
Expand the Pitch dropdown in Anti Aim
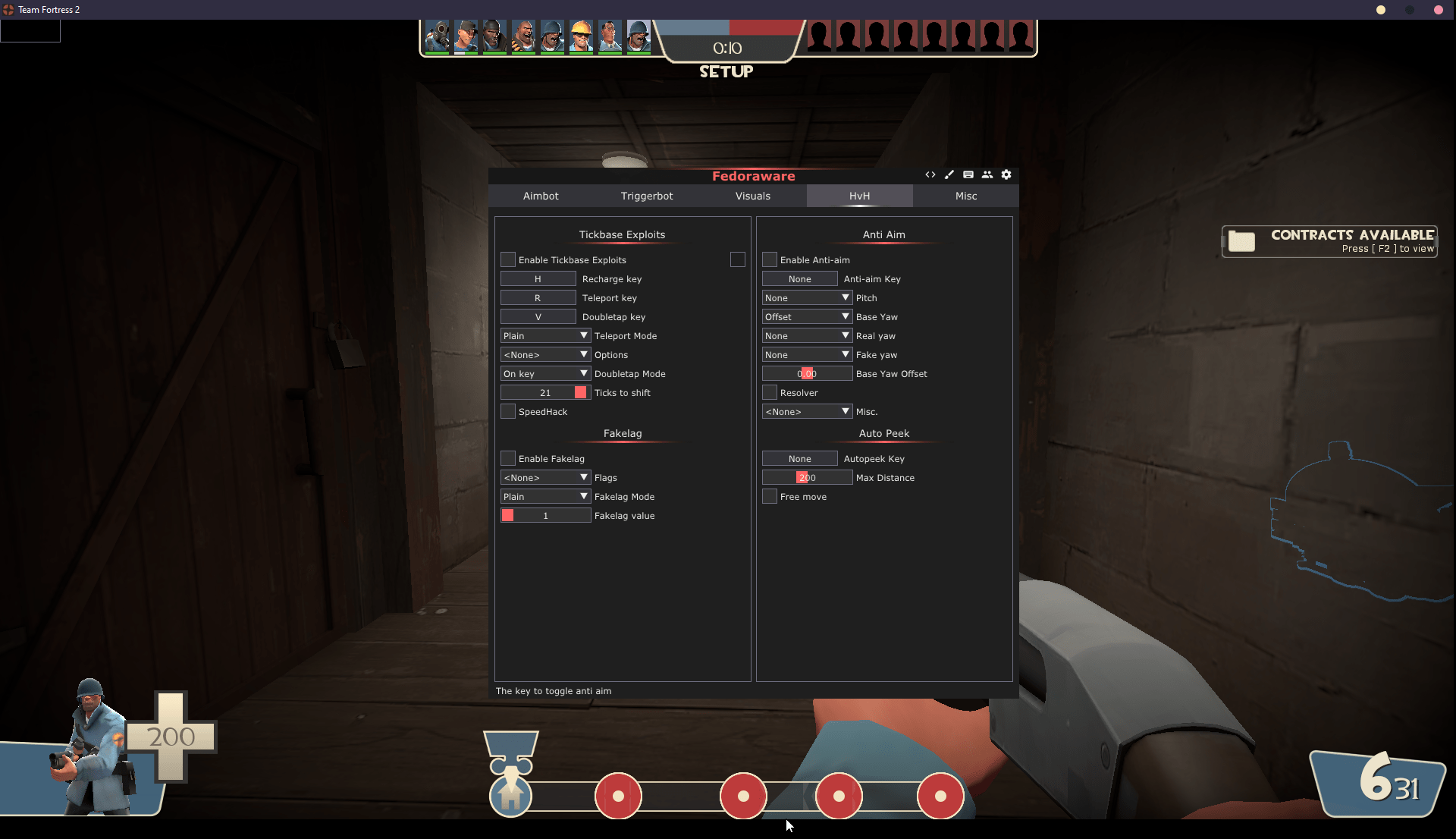[x=807, y=297]
